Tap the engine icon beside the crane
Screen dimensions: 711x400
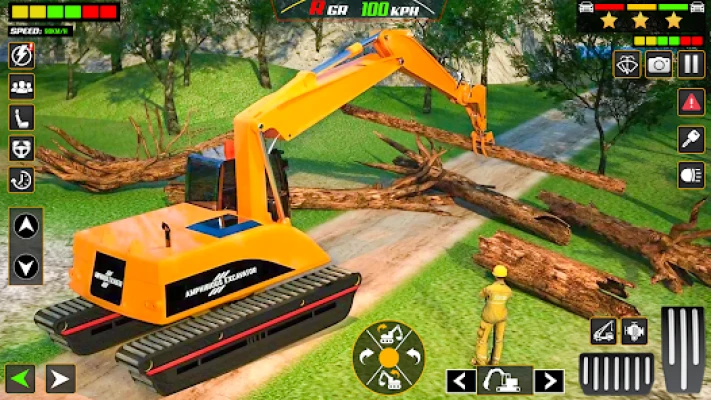click(635, 331)
